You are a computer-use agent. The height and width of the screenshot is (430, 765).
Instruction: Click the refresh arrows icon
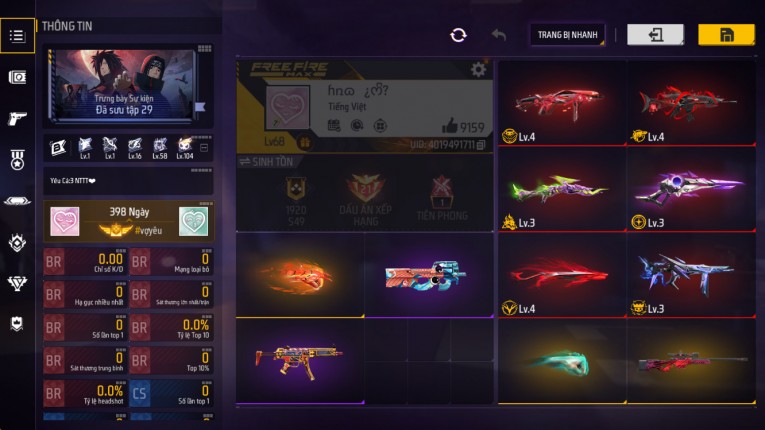click(458, 35)
